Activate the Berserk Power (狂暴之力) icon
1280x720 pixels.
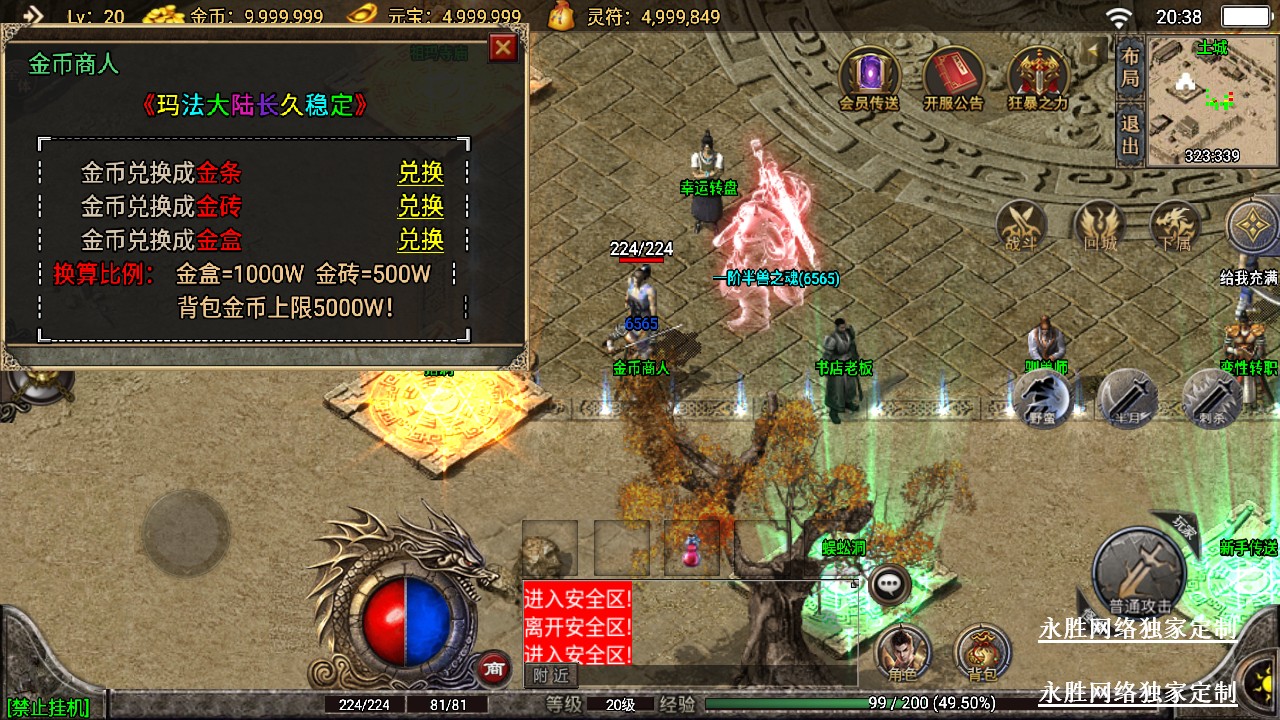click(x=1038, y=76)
